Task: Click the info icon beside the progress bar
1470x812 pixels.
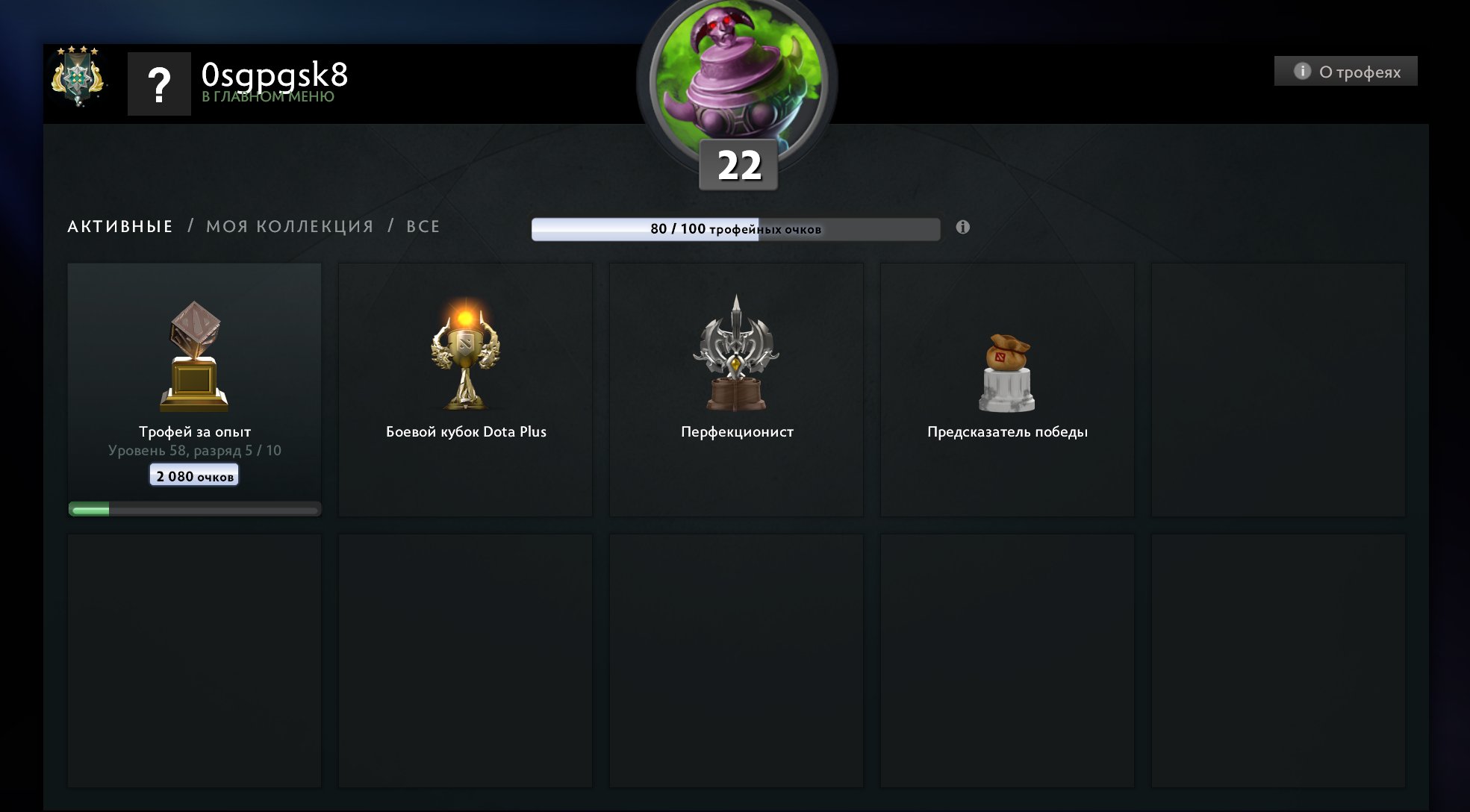Action: (x=963, y=228)
